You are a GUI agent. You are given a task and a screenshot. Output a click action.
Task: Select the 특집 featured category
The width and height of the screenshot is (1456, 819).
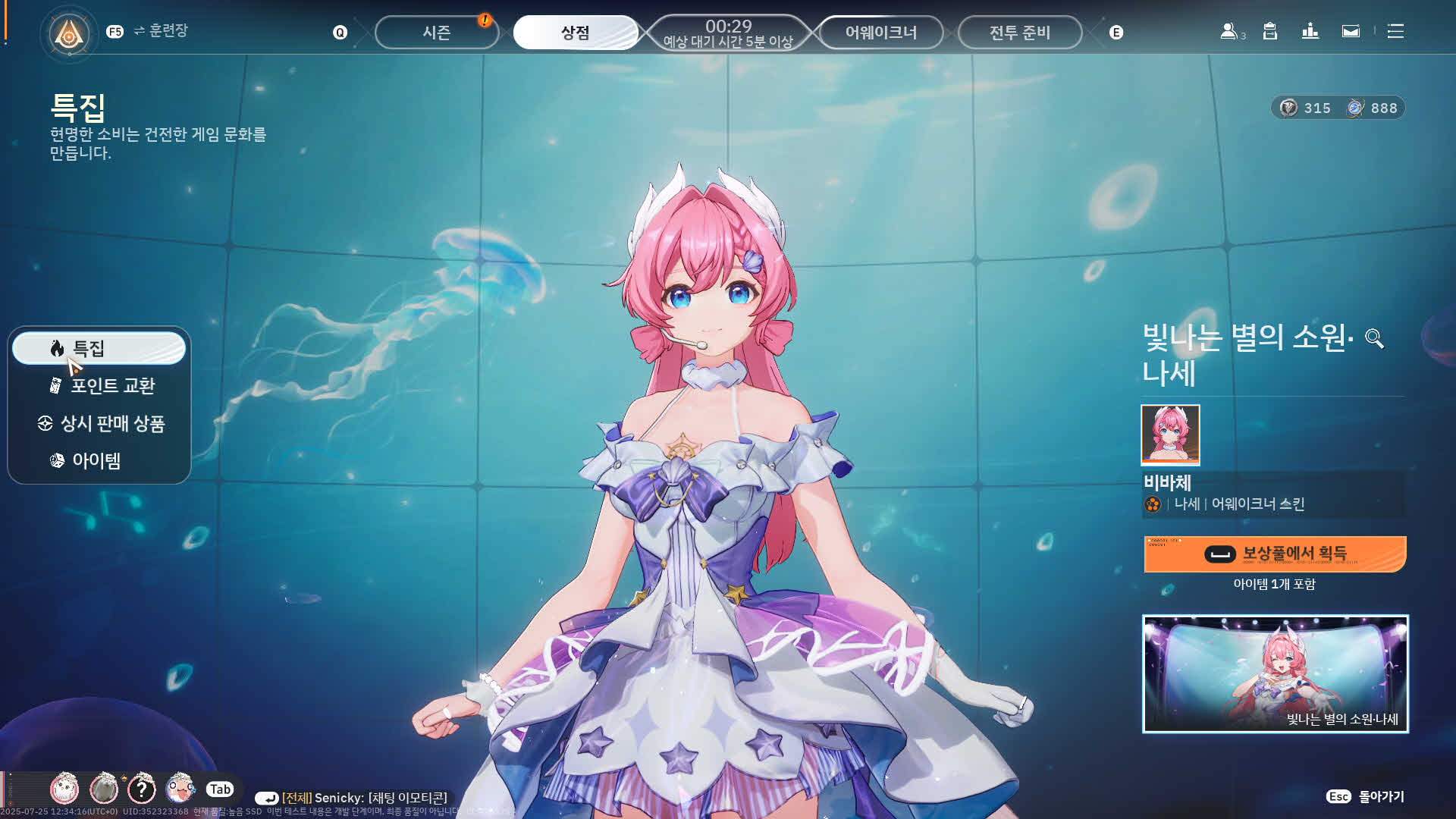click(x=99, y=348)
